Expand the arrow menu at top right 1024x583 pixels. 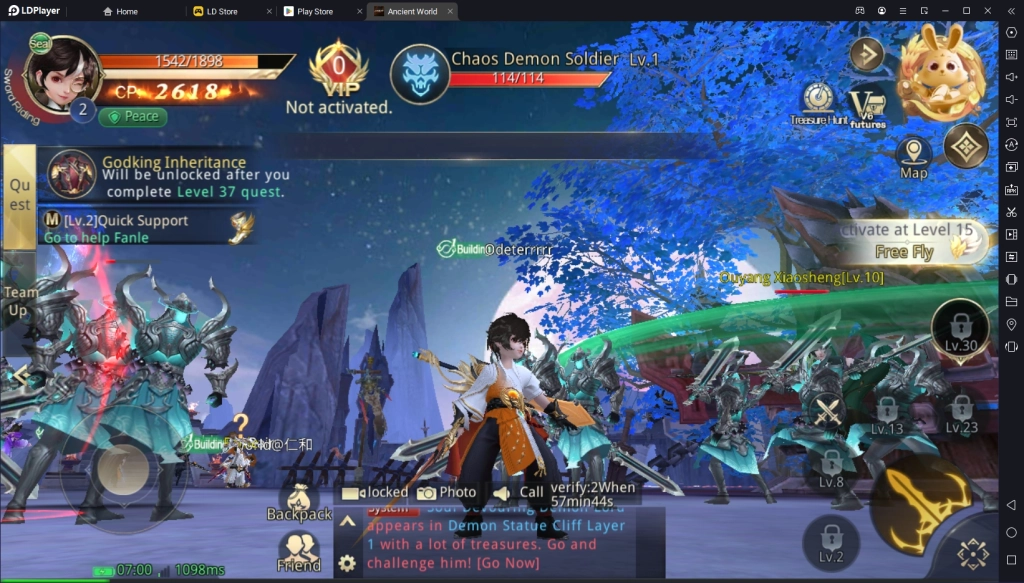pyautogui.click(x=866, y=53)
